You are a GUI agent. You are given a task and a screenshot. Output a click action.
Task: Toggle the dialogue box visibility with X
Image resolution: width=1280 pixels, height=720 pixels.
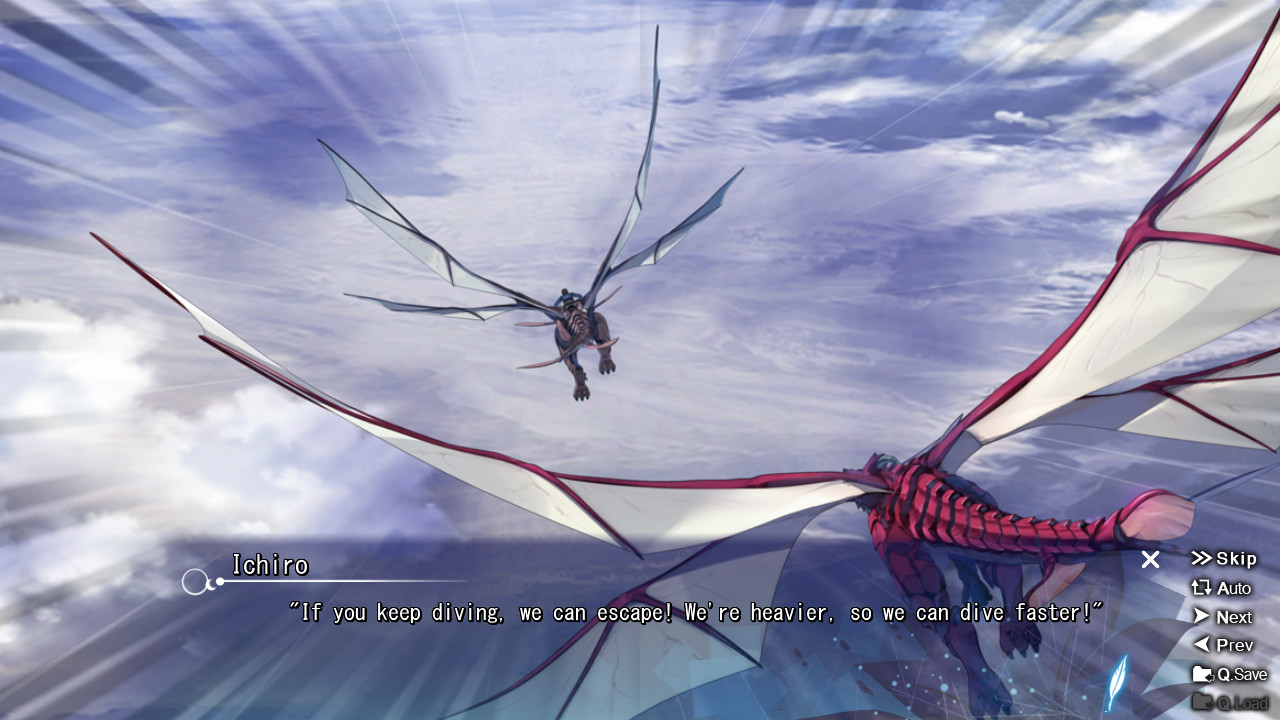click(1149, 559)
